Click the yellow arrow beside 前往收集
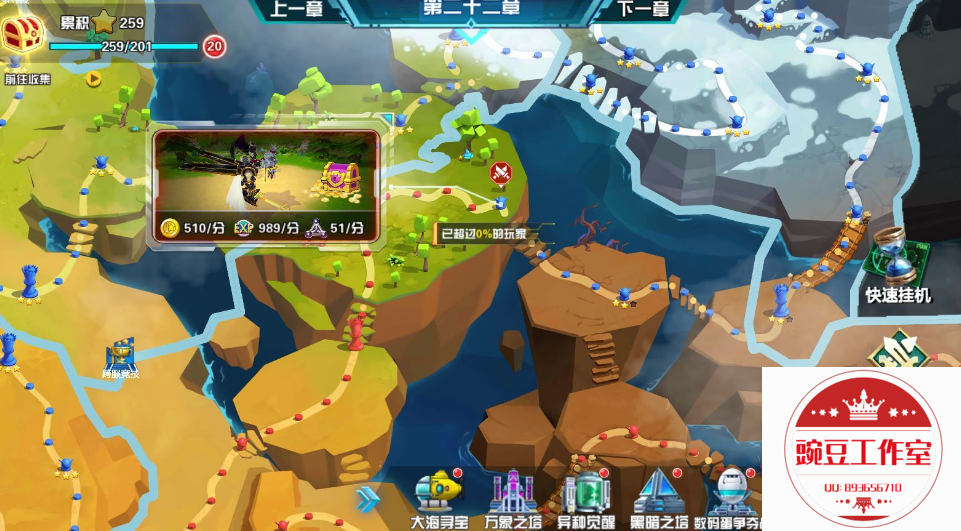Viewport: 961px width, 531px height. click(x=93, y=78)
